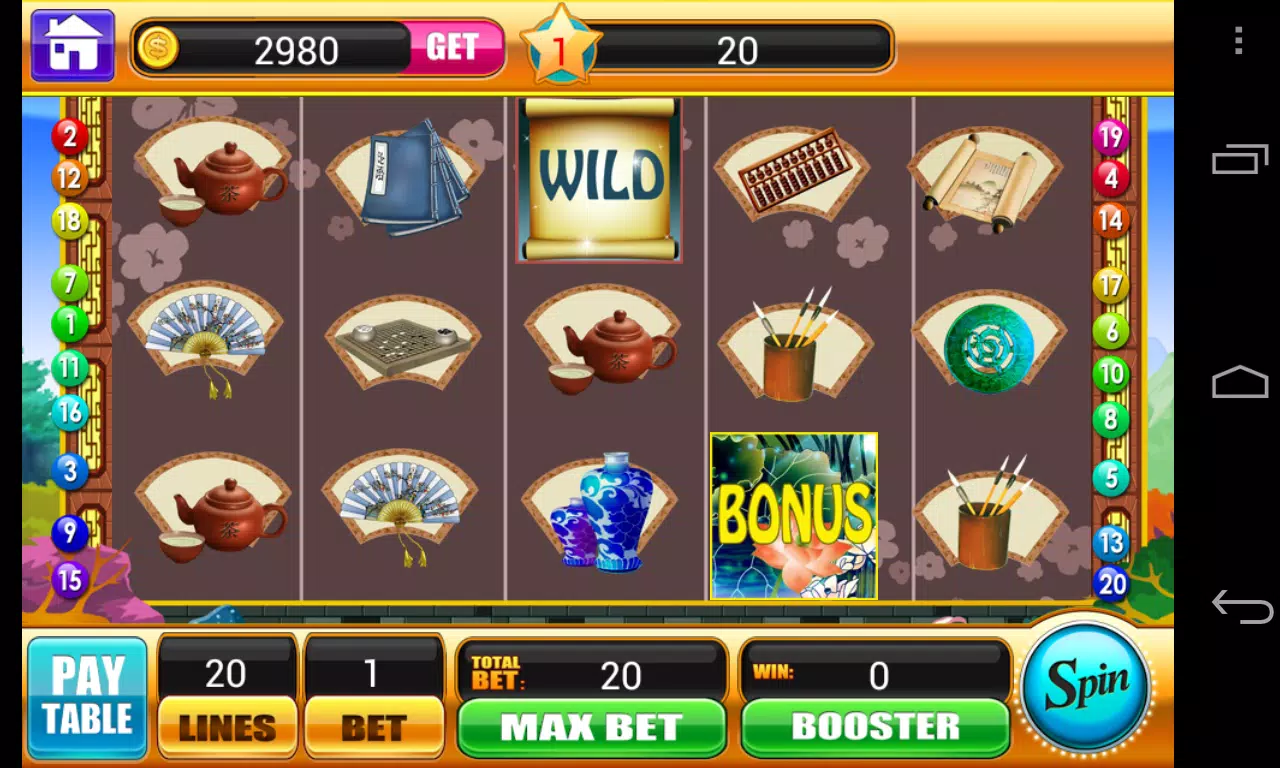Select payline marker number 7
1280x768 pixels.
[x=69, y=282]
